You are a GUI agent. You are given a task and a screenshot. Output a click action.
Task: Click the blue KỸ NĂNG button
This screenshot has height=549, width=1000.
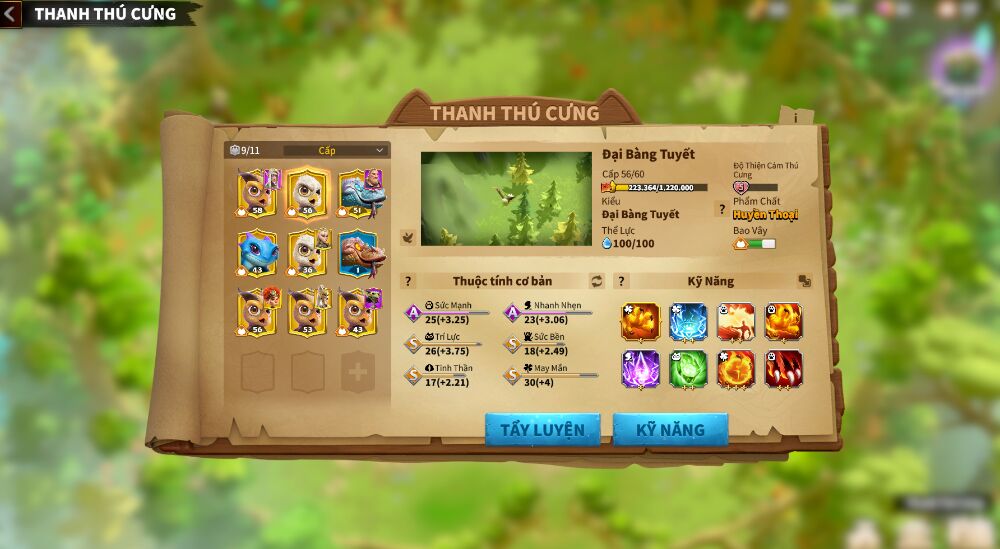coord(670,429)
